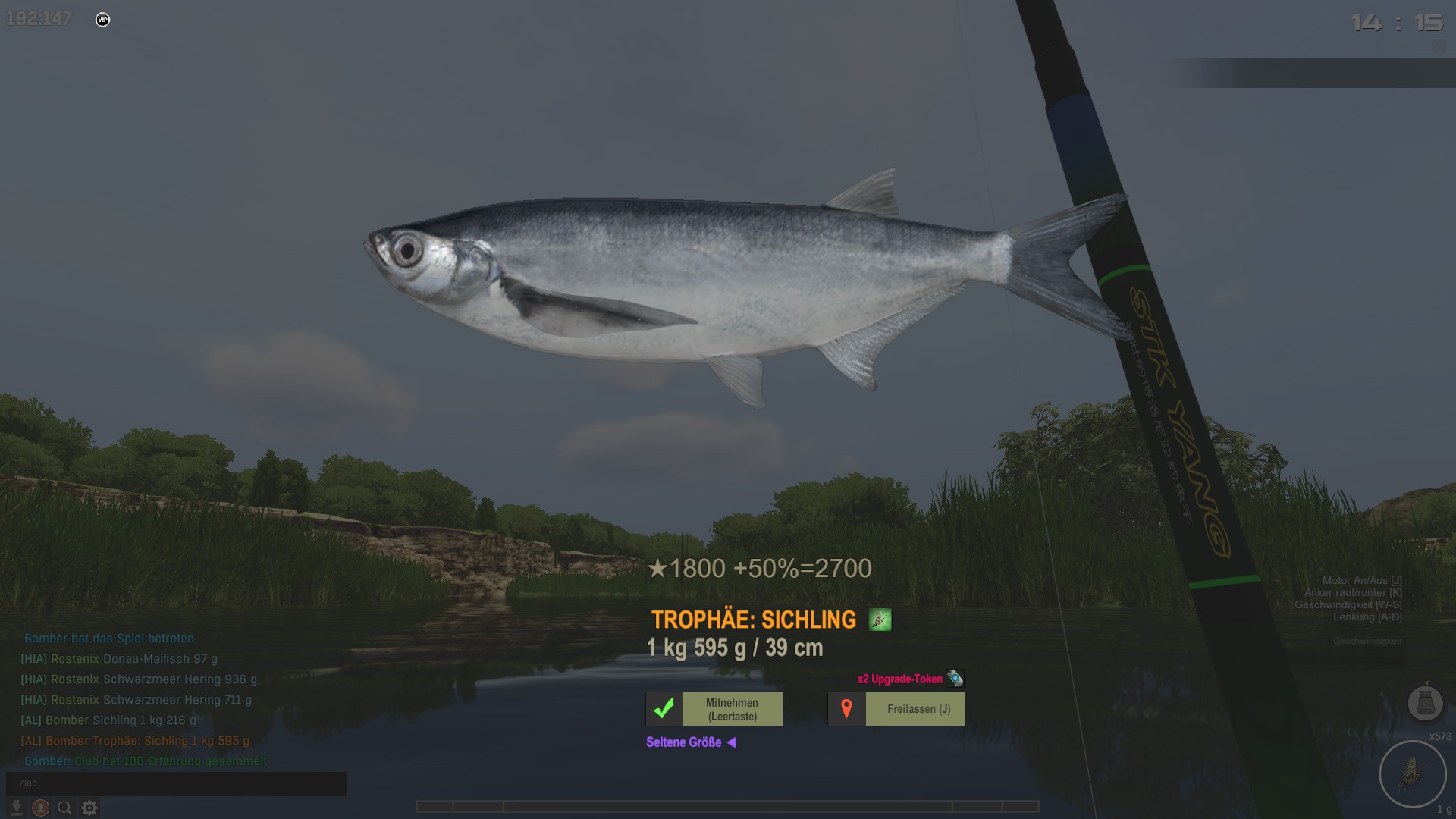Select the orange player profile icon

[x=41, y=808]
